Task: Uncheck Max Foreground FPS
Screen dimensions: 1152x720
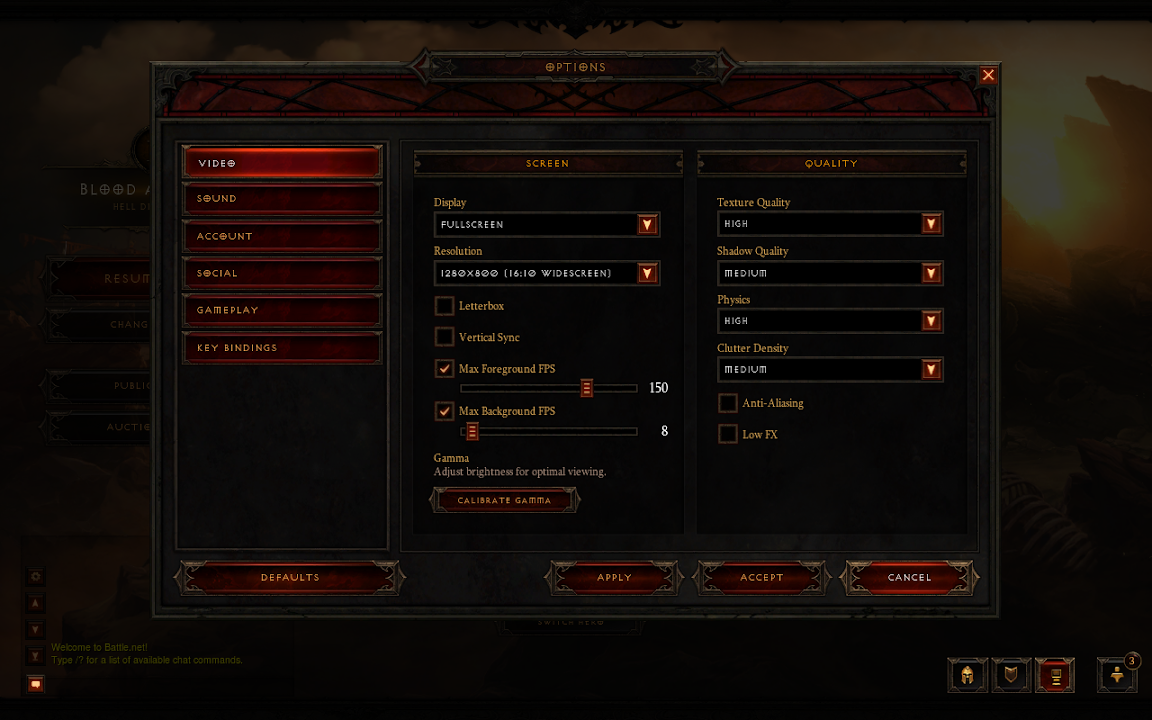Action: click(x=445, y=369)
